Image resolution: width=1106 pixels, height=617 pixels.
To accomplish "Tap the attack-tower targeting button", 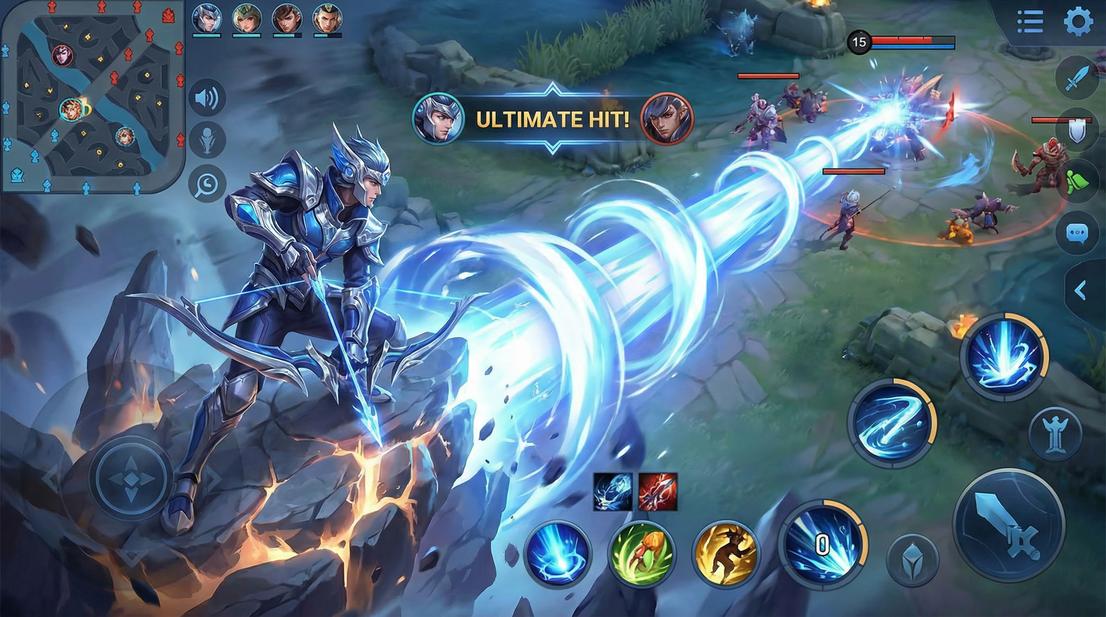I will click(1055, 433).
